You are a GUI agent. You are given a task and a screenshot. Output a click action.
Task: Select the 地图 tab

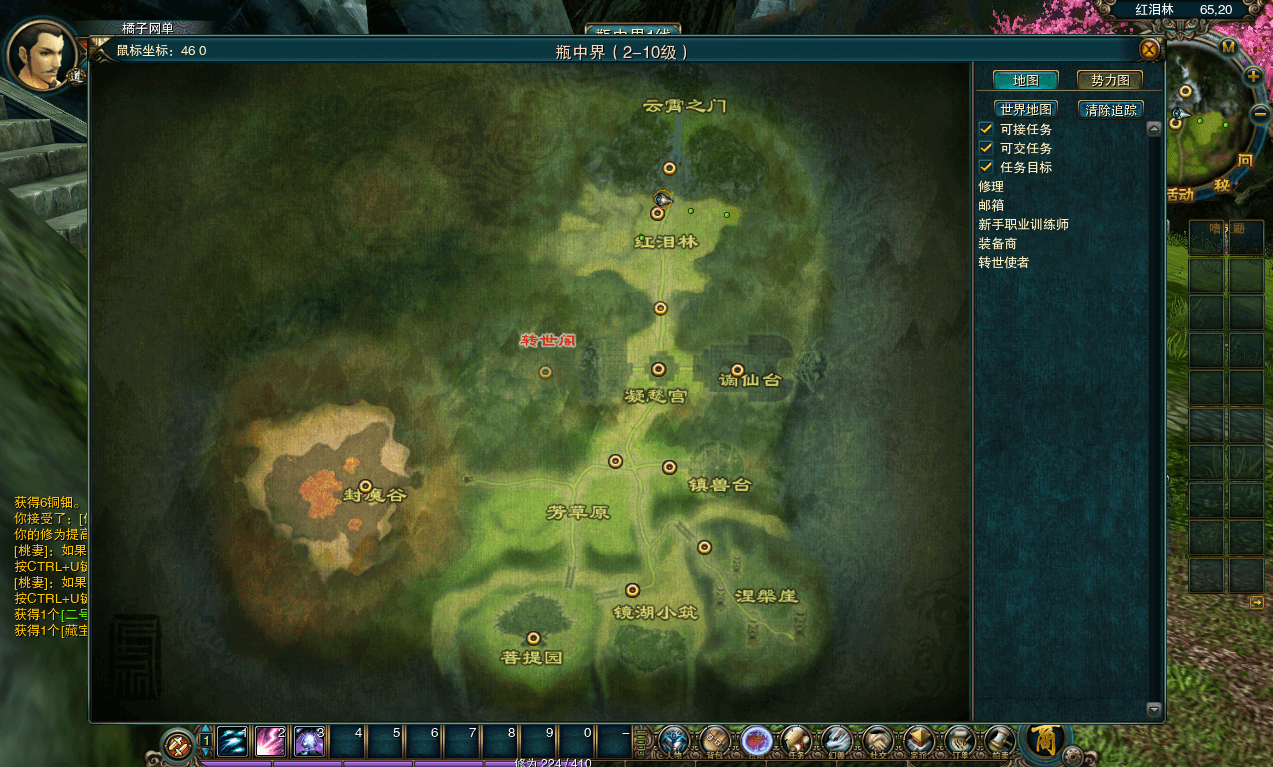[1025, 80]
